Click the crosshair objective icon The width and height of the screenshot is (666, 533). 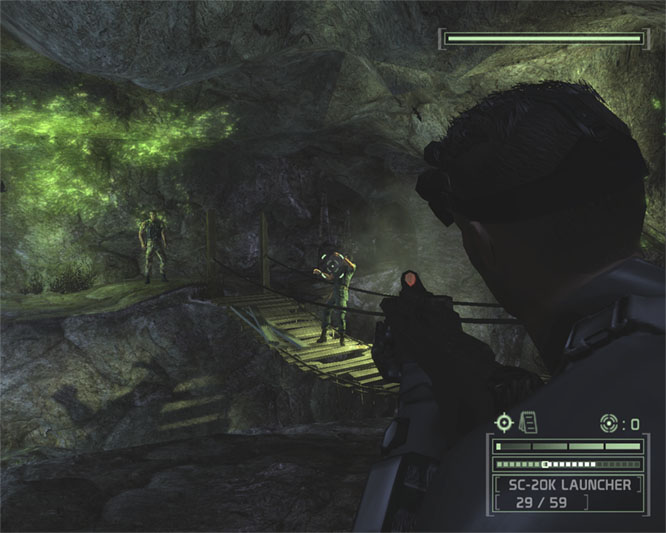(x=504, y=422)
